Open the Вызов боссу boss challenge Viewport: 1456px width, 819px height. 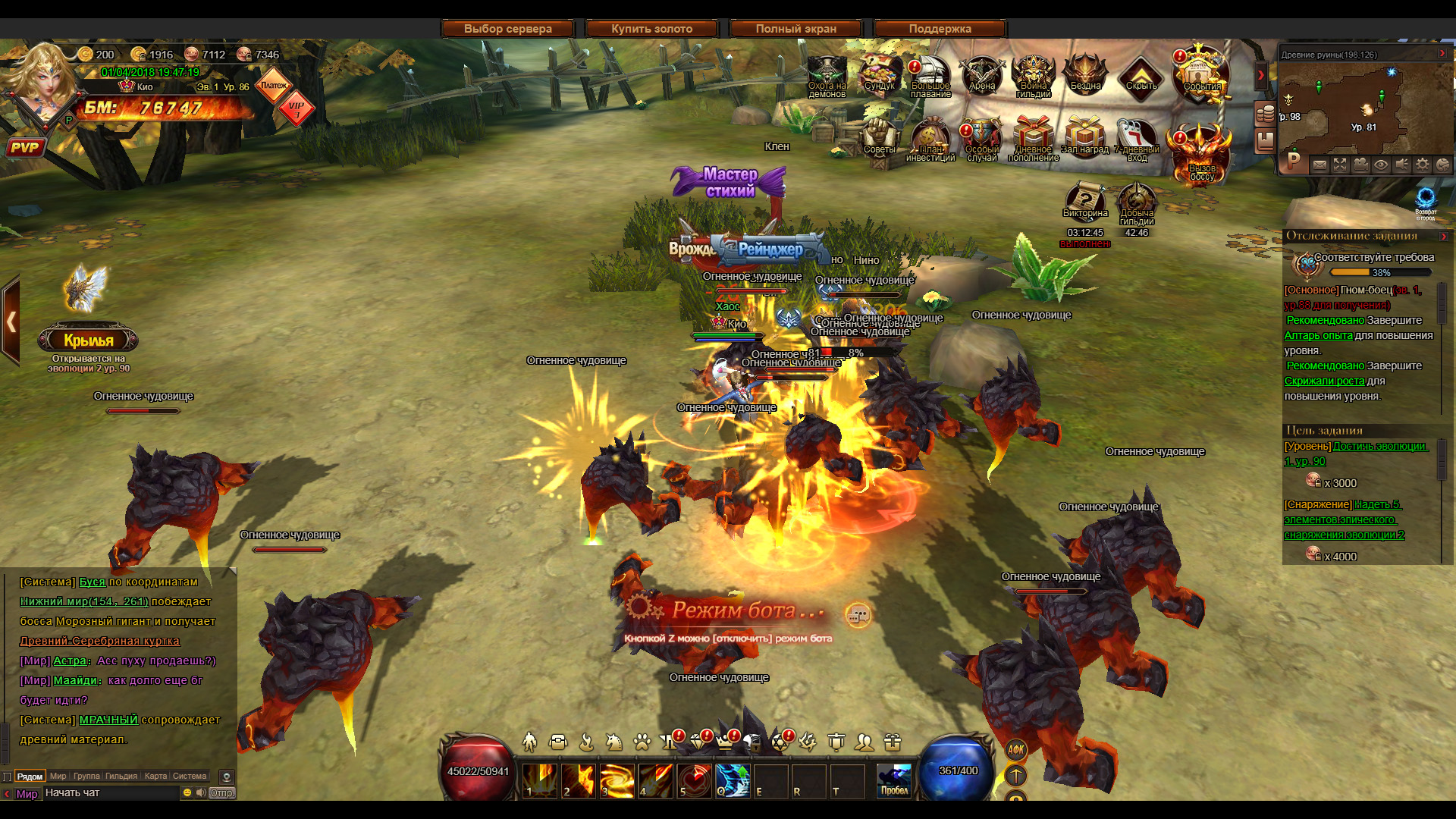1201,155
